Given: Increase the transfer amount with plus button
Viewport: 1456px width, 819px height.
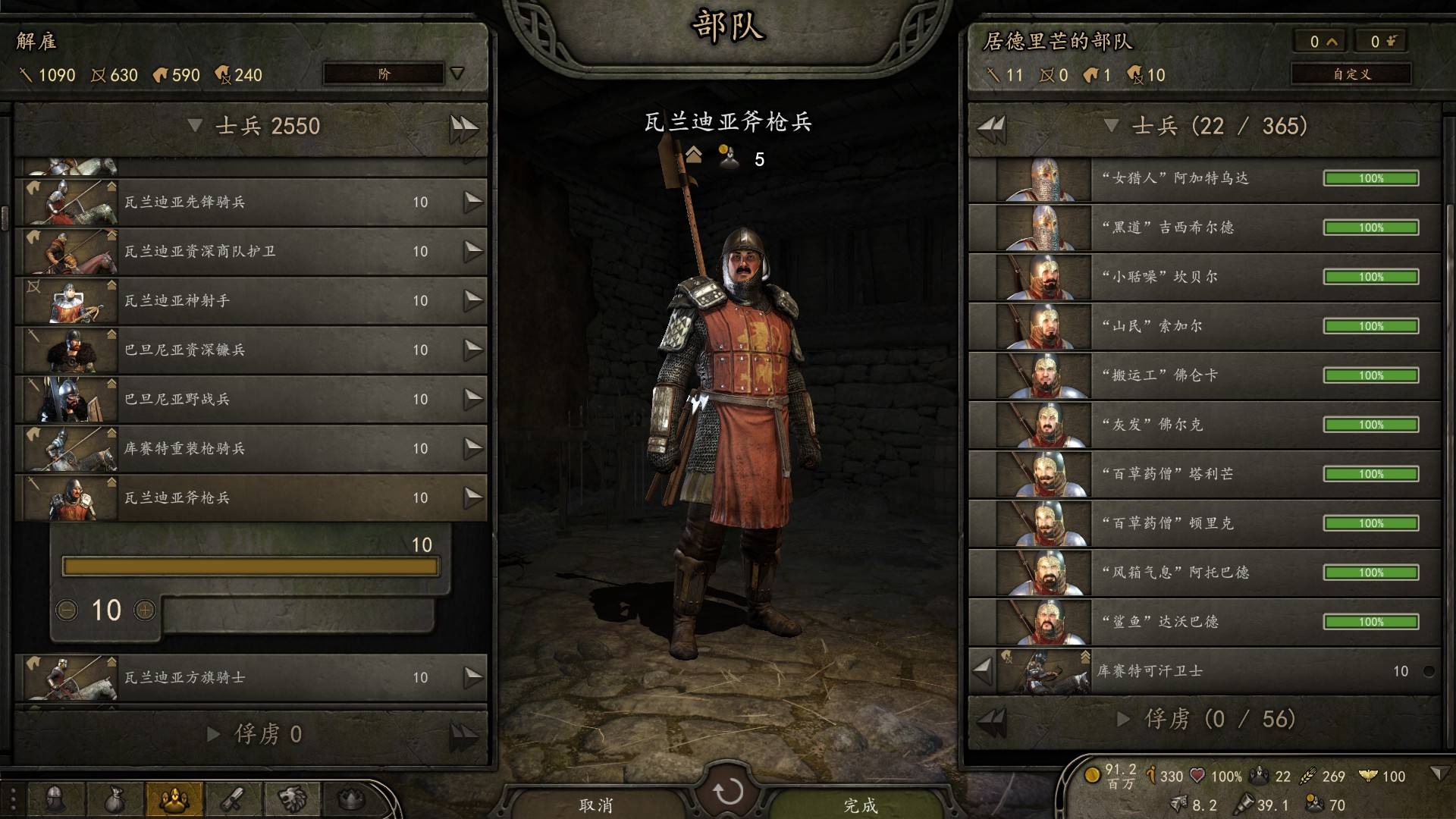Looking at the screenshot, I should point(145,610).
